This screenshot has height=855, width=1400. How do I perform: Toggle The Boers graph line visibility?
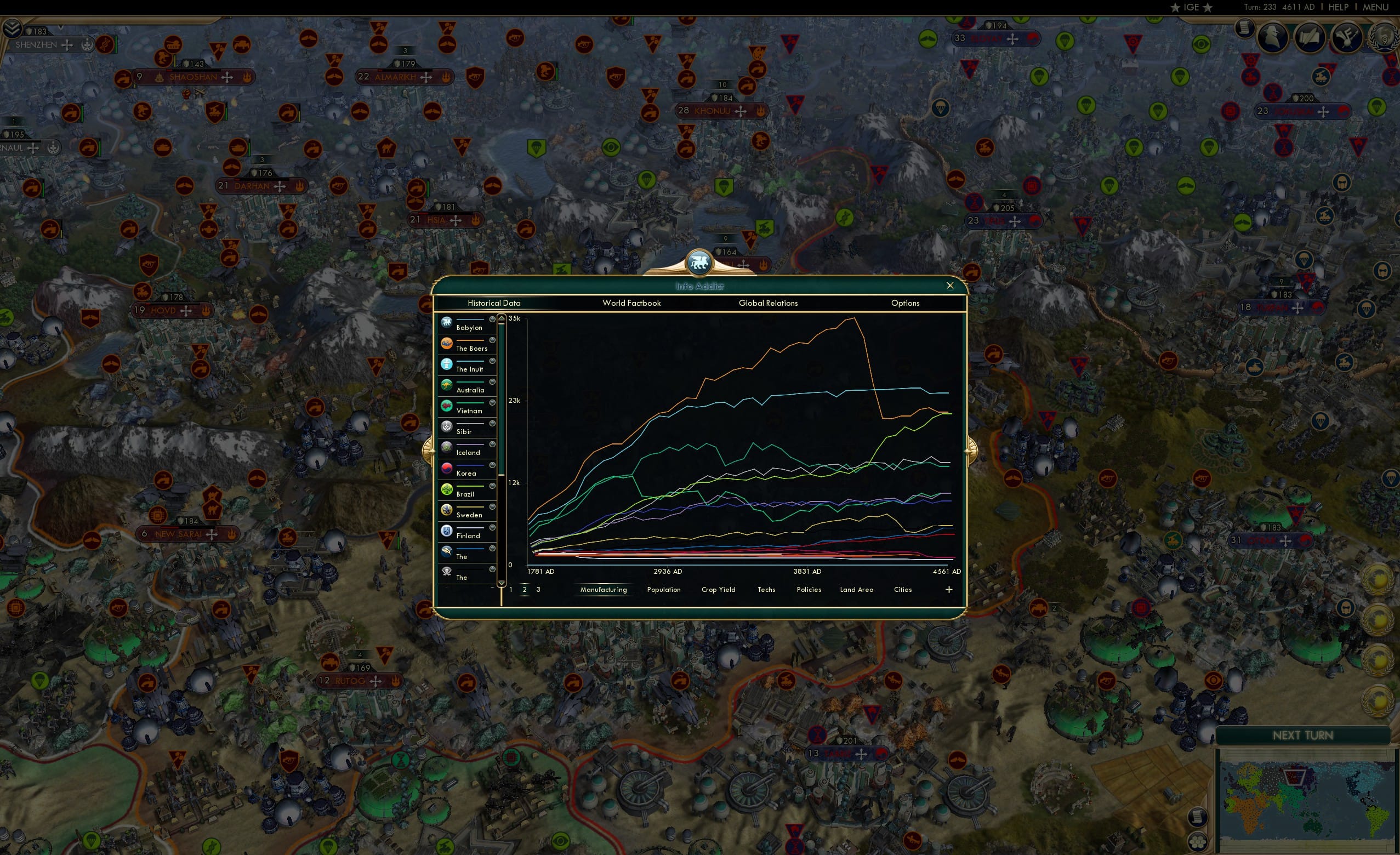(x=493, y=340)
